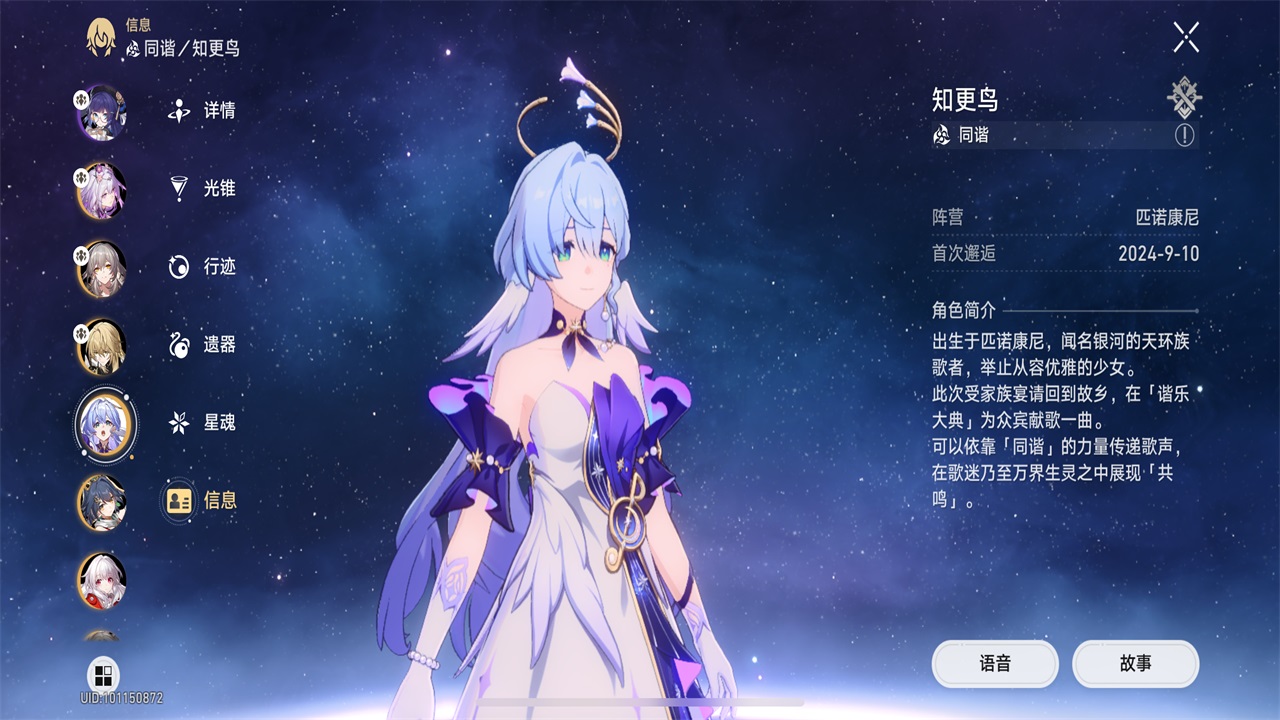This screenshot has height=720, width=1280.
Task: Open the 详情 details tab
Action: point(203,111)
